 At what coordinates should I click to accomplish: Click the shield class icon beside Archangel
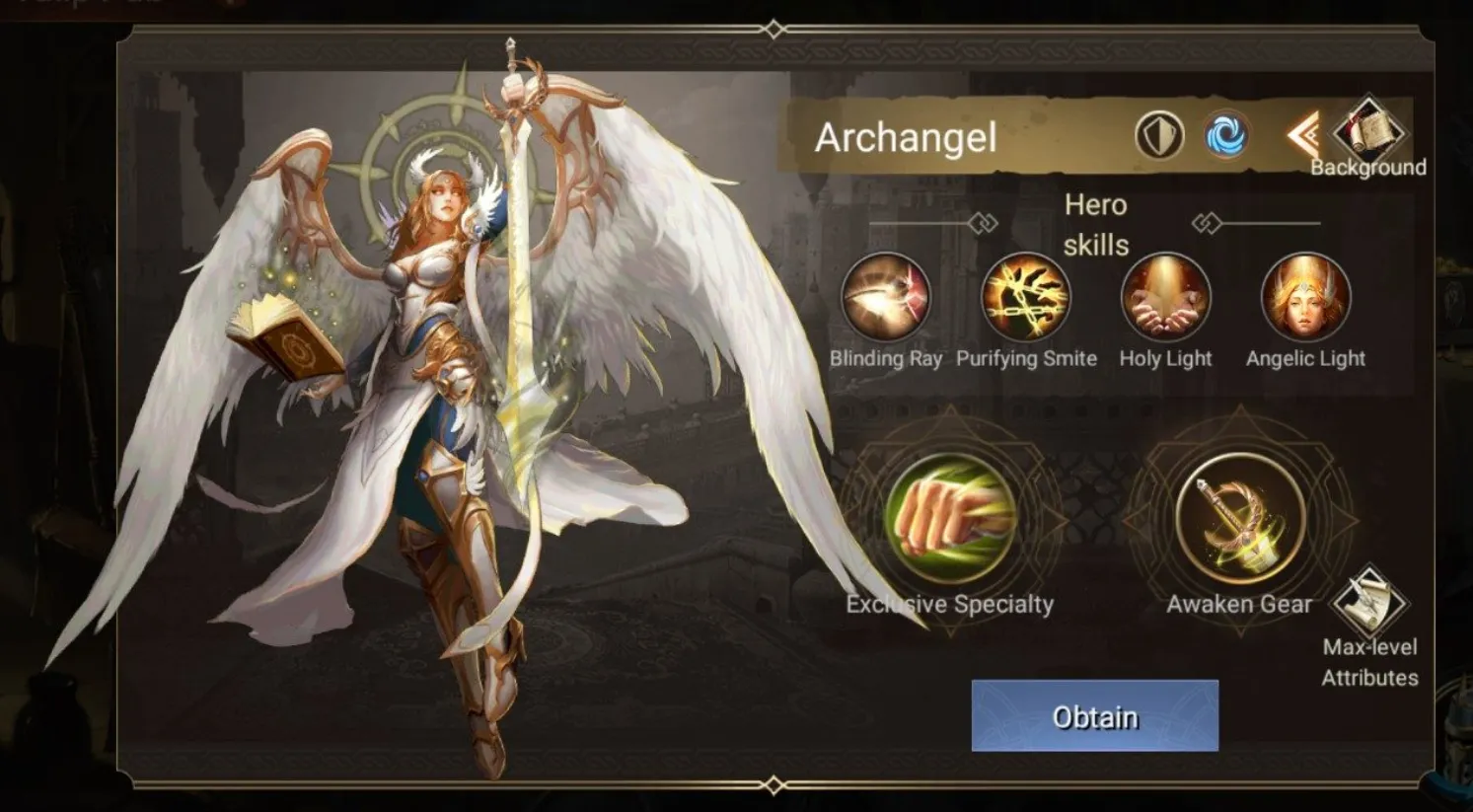tap(1162, 133)
